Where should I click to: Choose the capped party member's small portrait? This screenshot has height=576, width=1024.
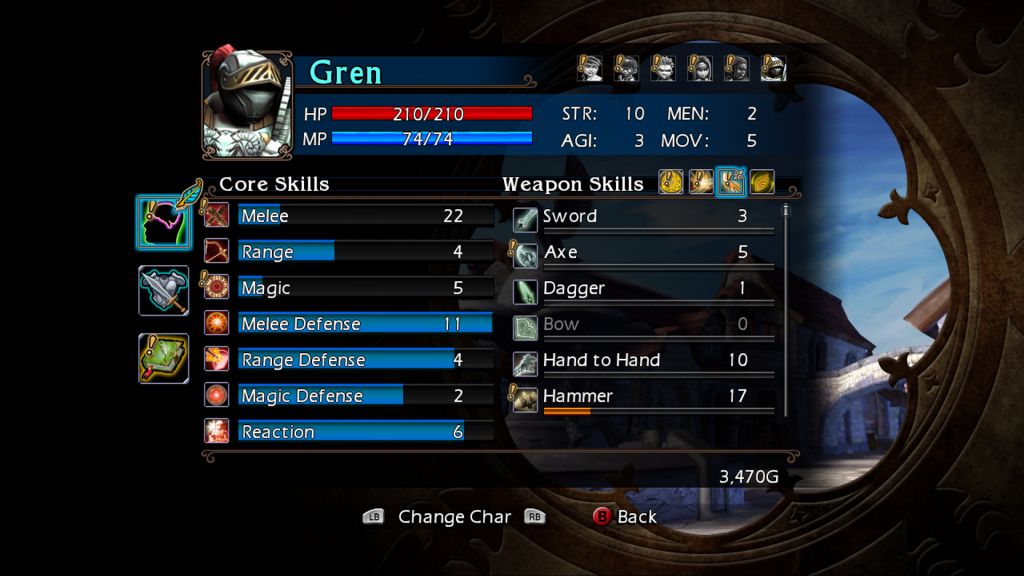pos(590,68)
